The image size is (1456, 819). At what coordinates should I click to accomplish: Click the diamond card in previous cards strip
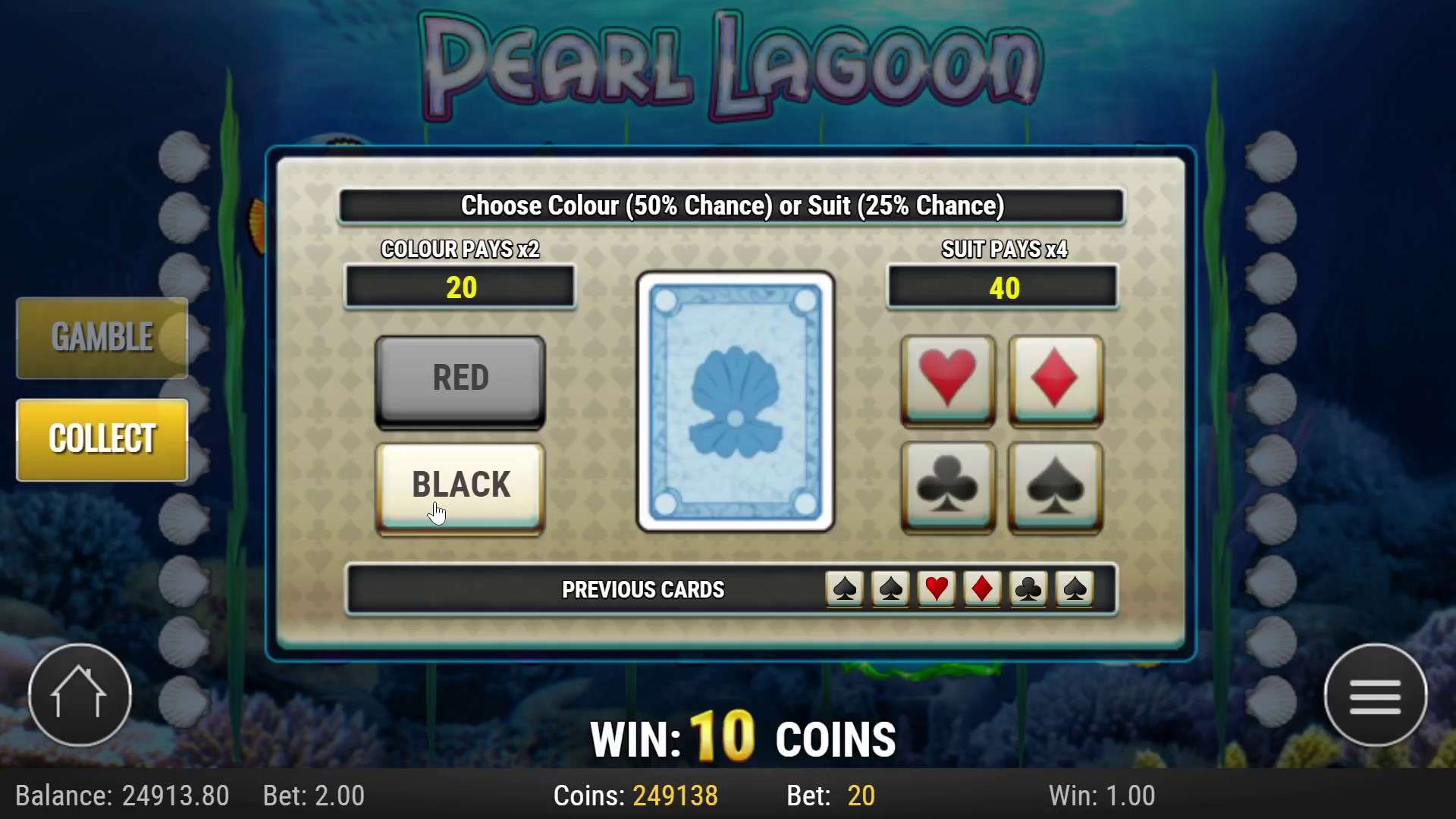coord(981,590)
